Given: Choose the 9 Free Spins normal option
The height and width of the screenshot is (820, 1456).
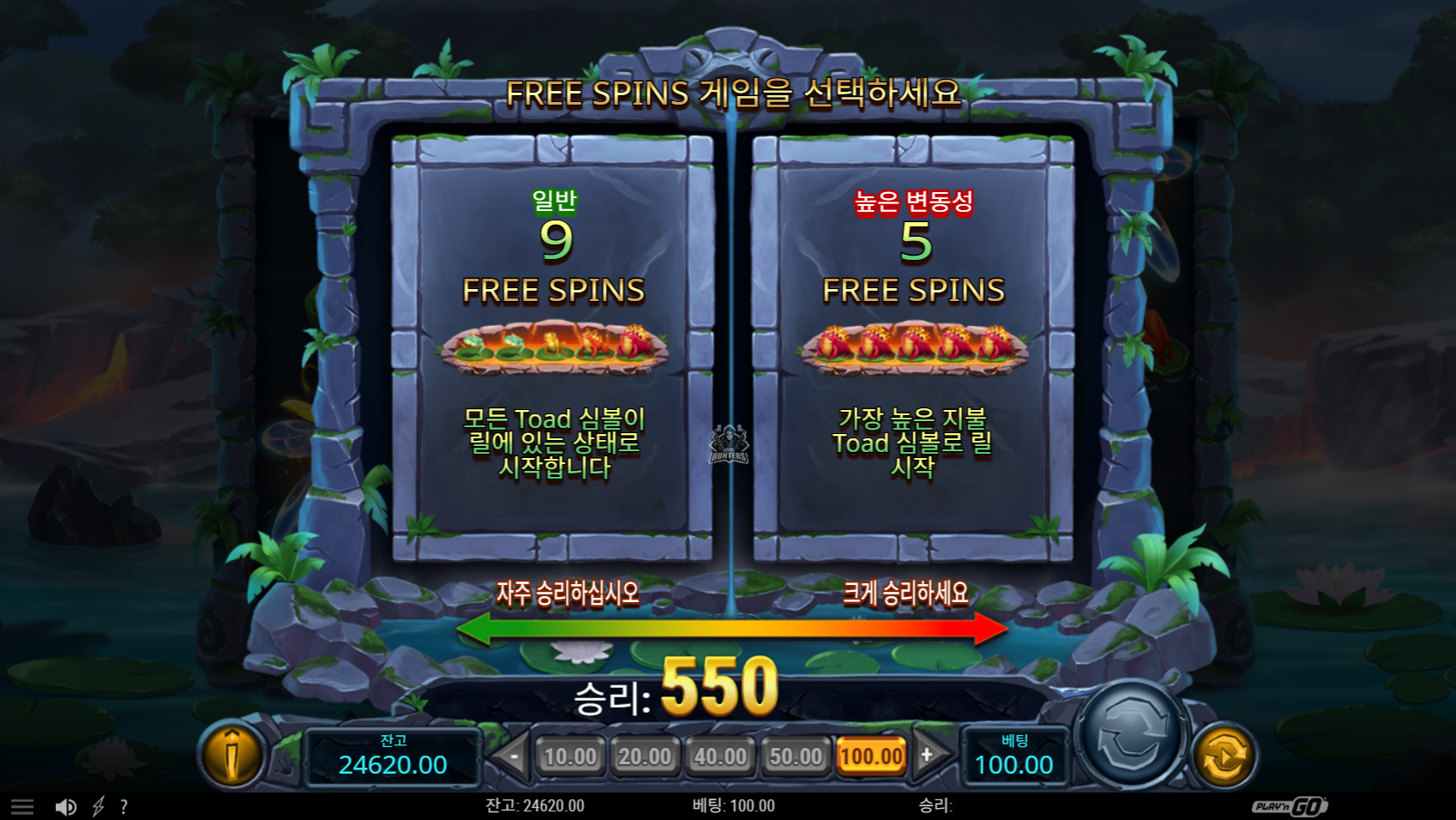Looking at the screenshot, I should coord(553,347).
